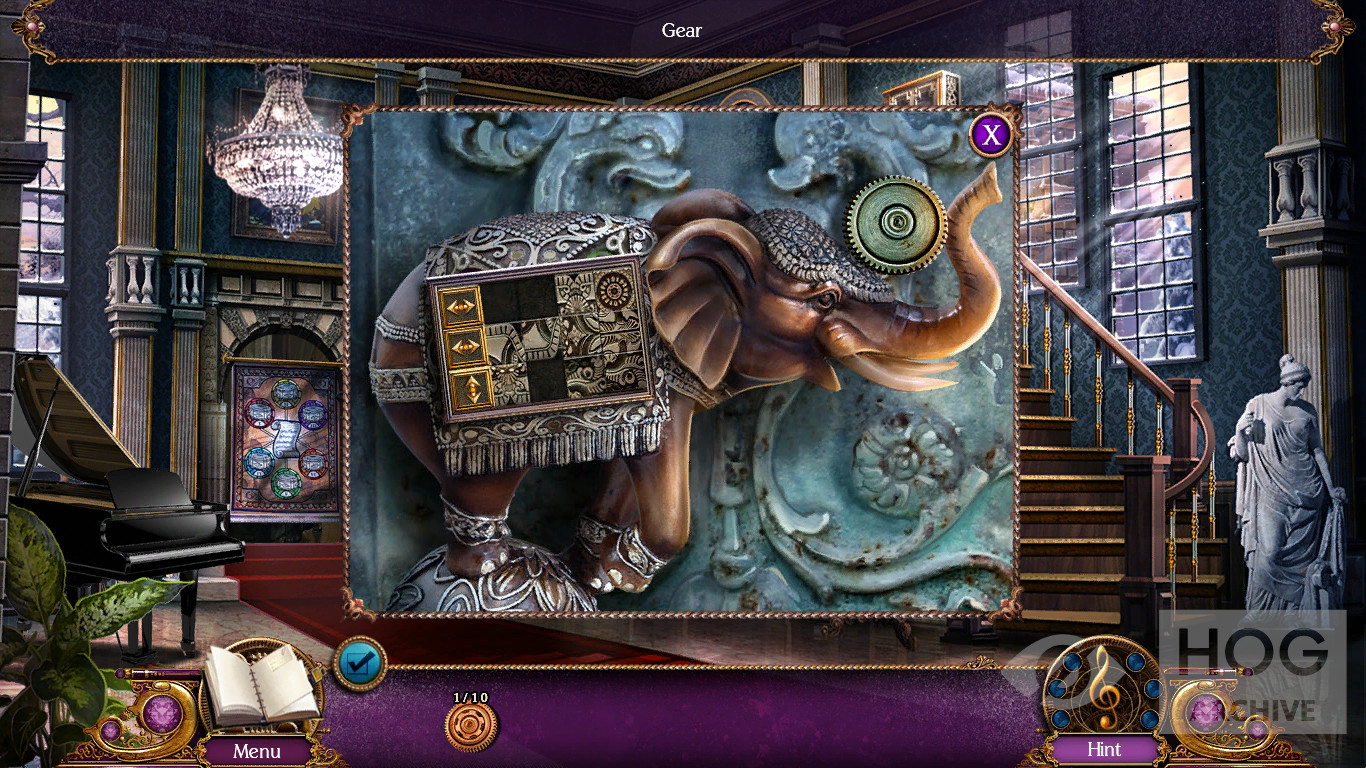1366x768 pixels.
Task: Show the blue checkmark task list
Action: [359, 663]
